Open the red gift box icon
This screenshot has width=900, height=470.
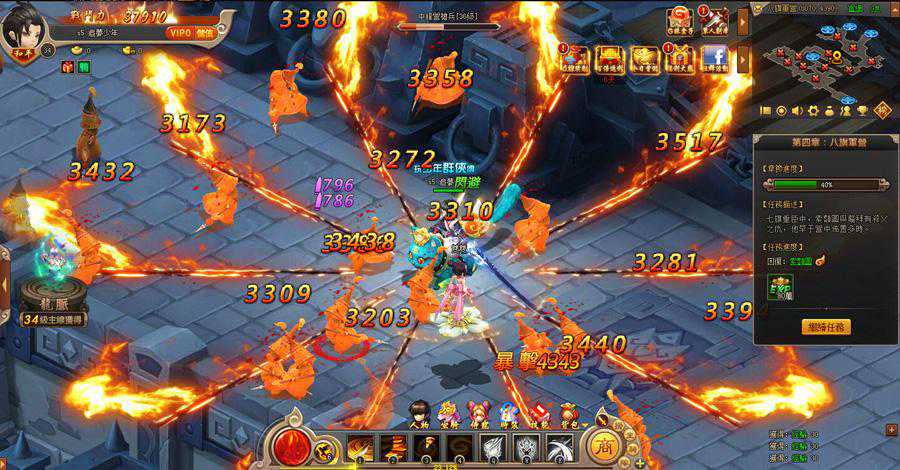pos(68,67)
